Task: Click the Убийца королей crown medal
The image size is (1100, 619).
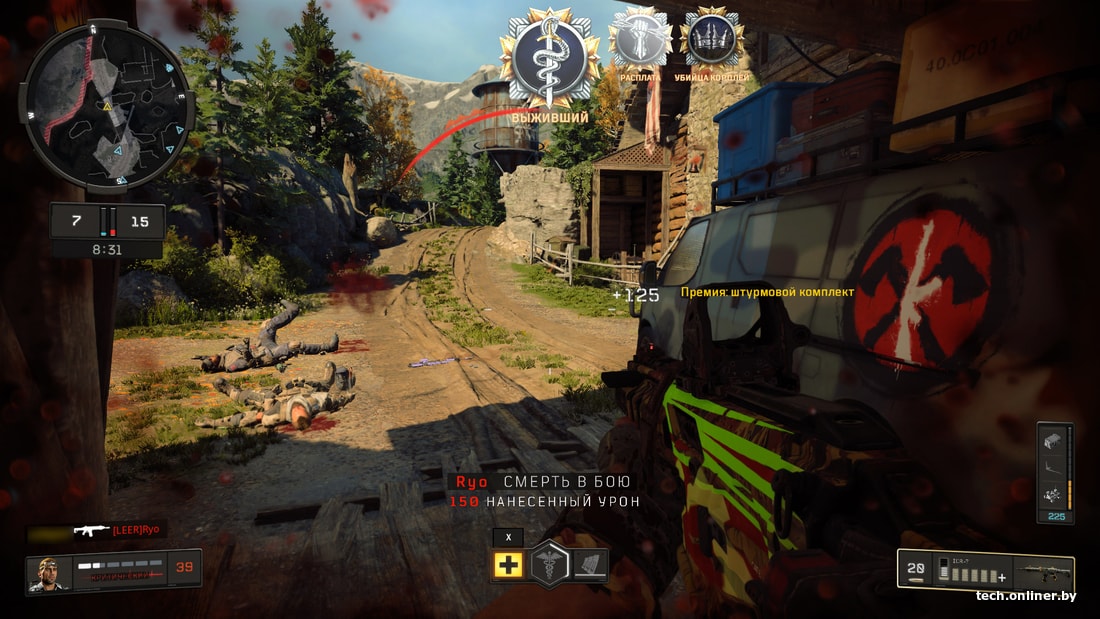Action: [x=711, y=40]
